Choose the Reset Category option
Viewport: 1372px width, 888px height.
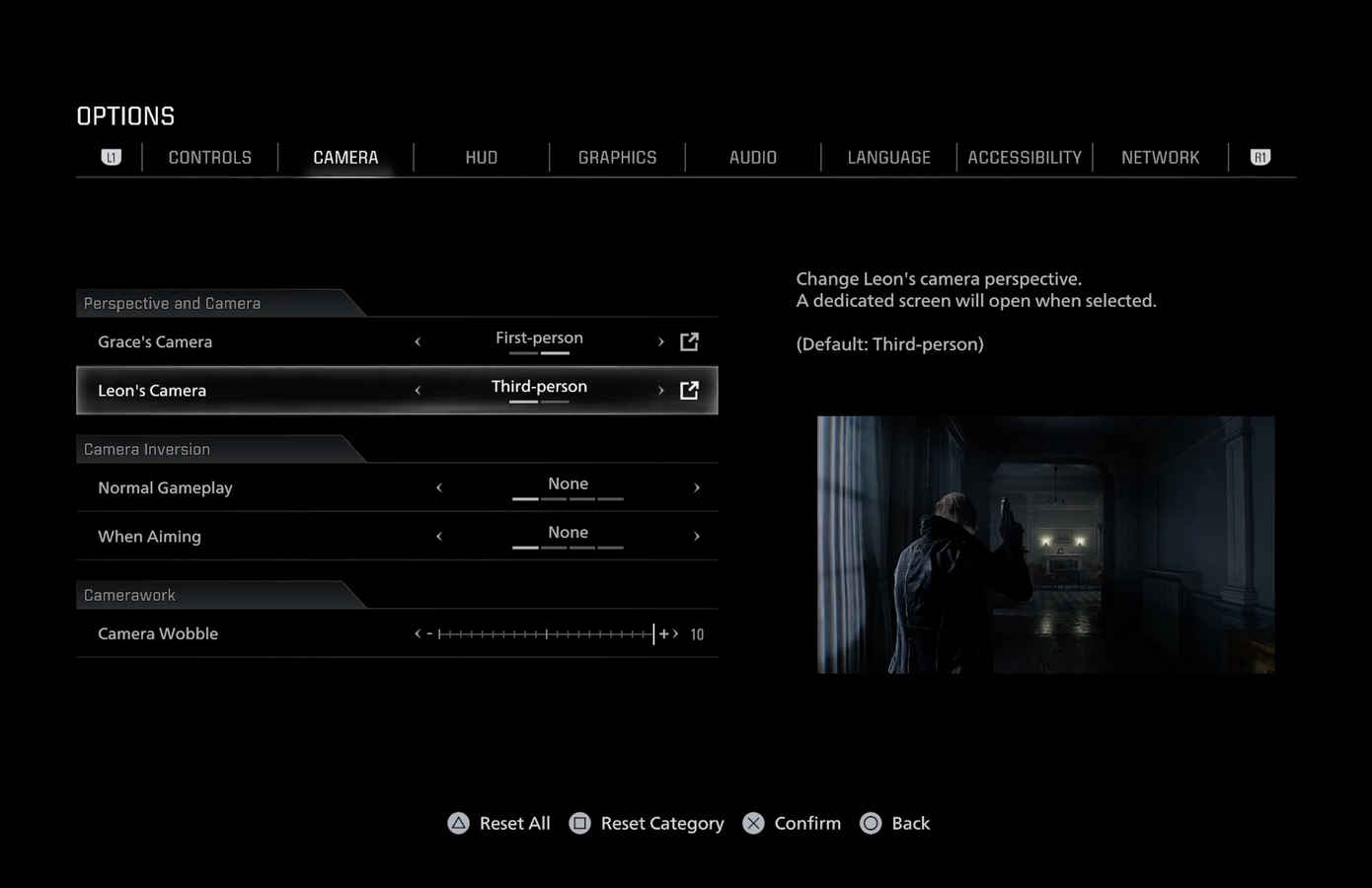[x=648, y=823]
